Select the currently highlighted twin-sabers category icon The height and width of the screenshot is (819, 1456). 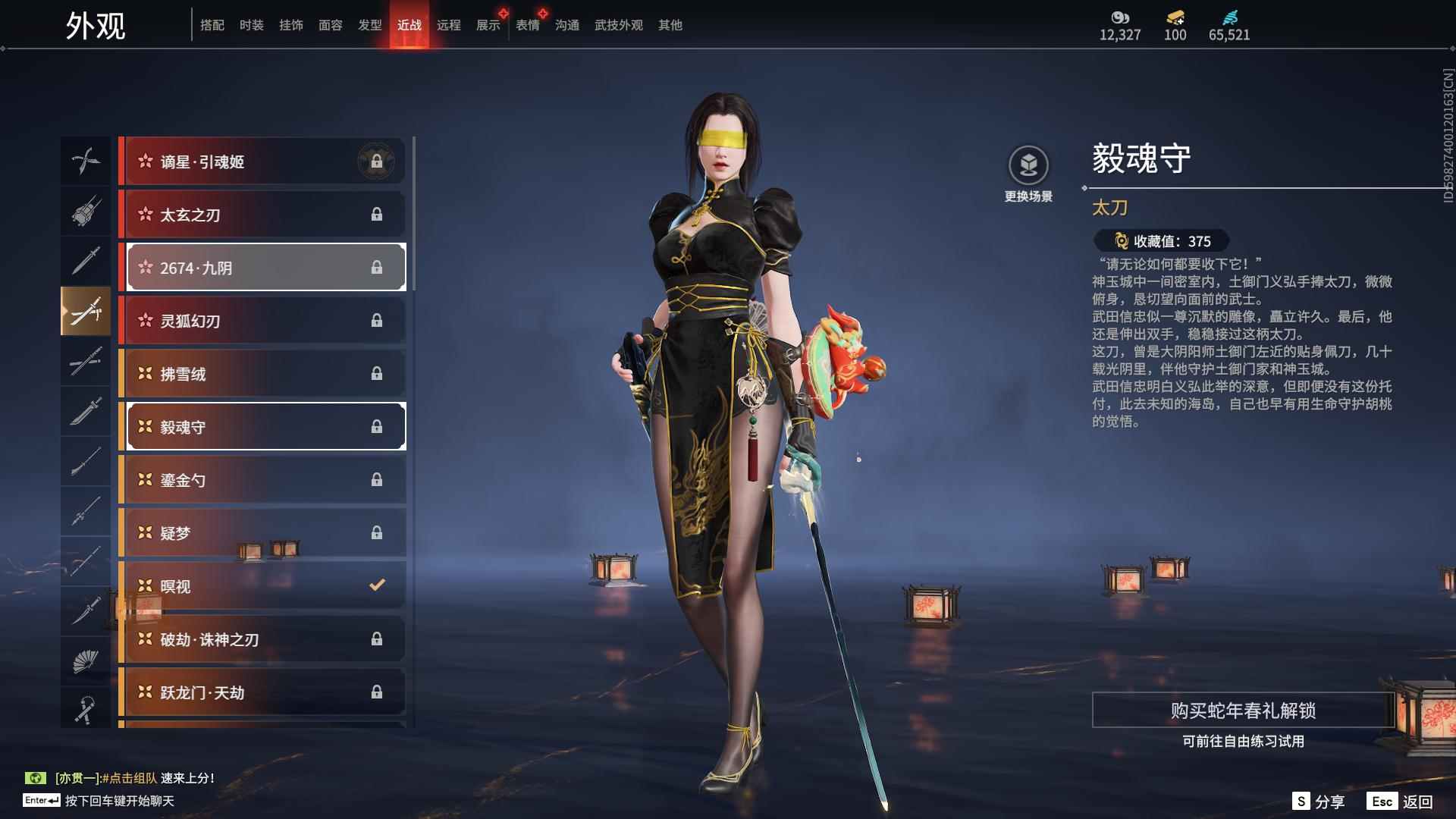tap(86, 311)
